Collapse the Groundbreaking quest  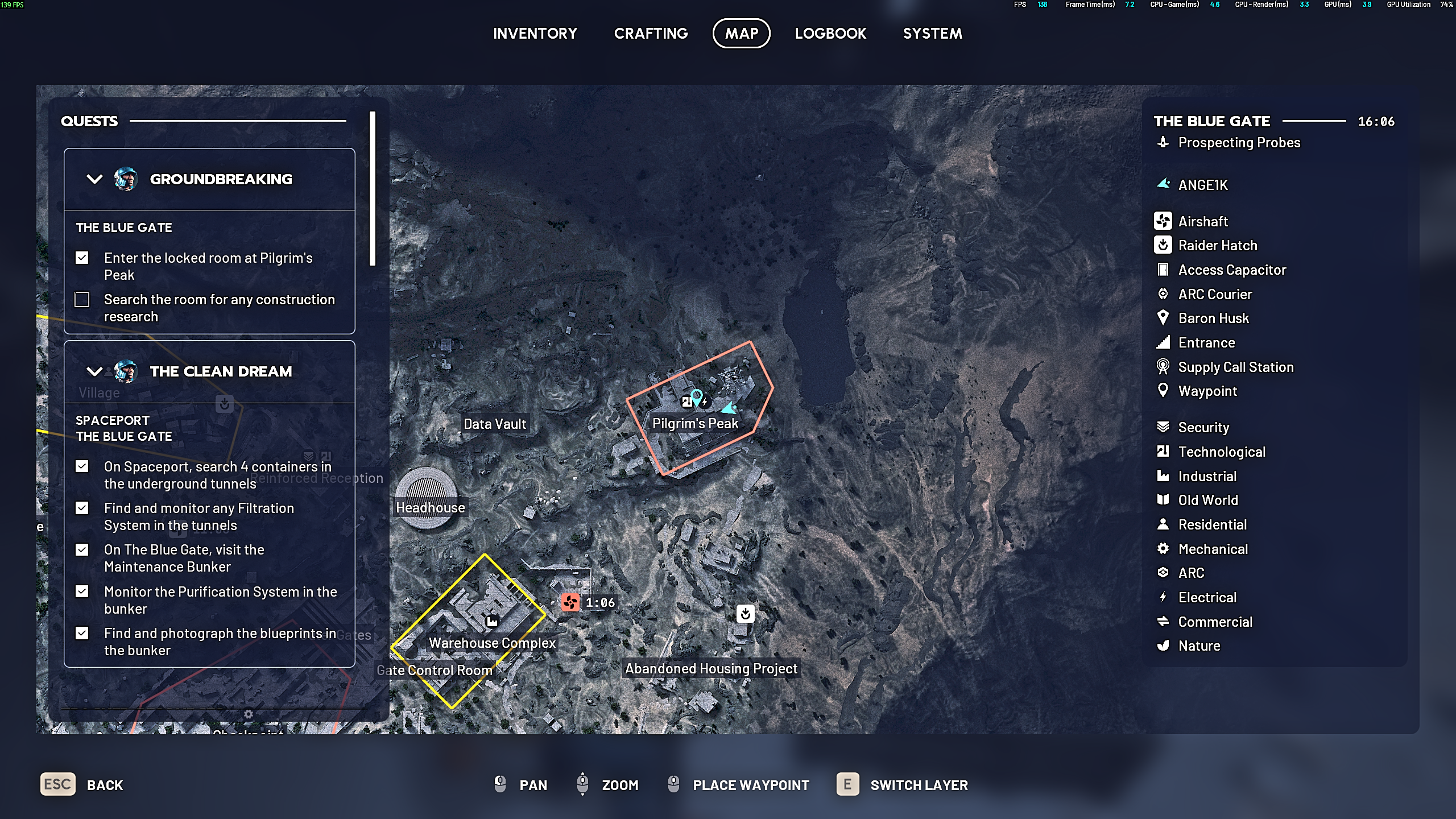[x=94, y=179]
